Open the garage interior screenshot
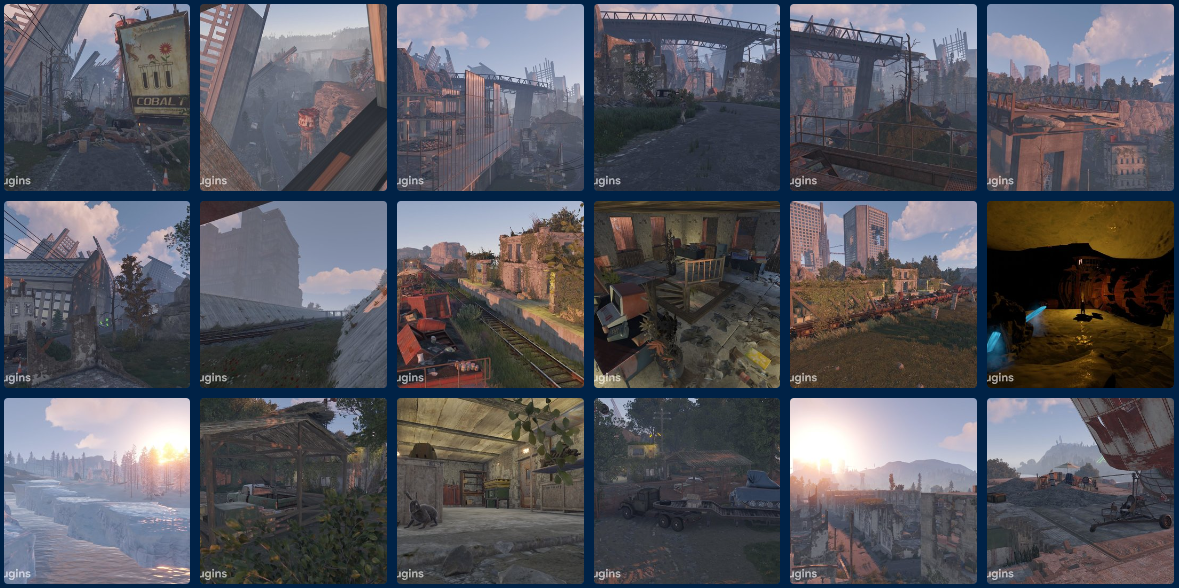Screen dimensions: 1179x588 (x=490, y=491)
